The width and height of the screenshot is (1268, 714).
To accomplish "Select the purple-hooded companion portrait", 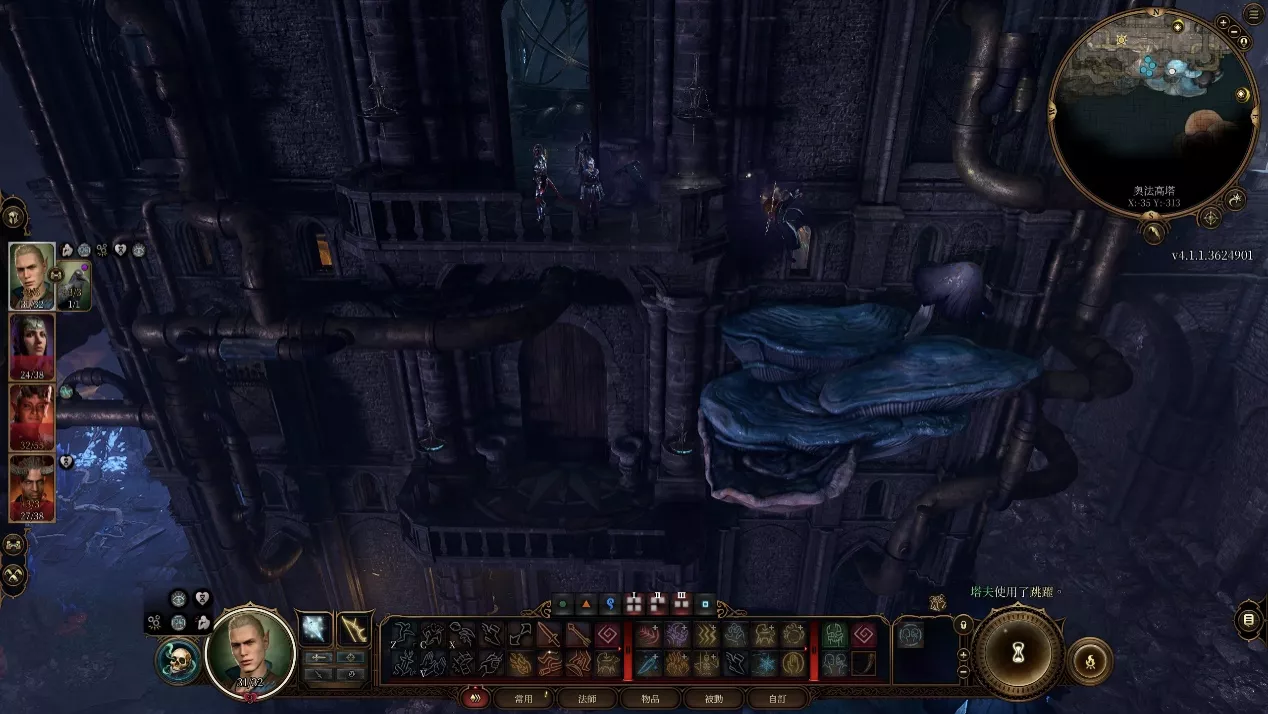I will pyautogui.click(x=32, y=346).
